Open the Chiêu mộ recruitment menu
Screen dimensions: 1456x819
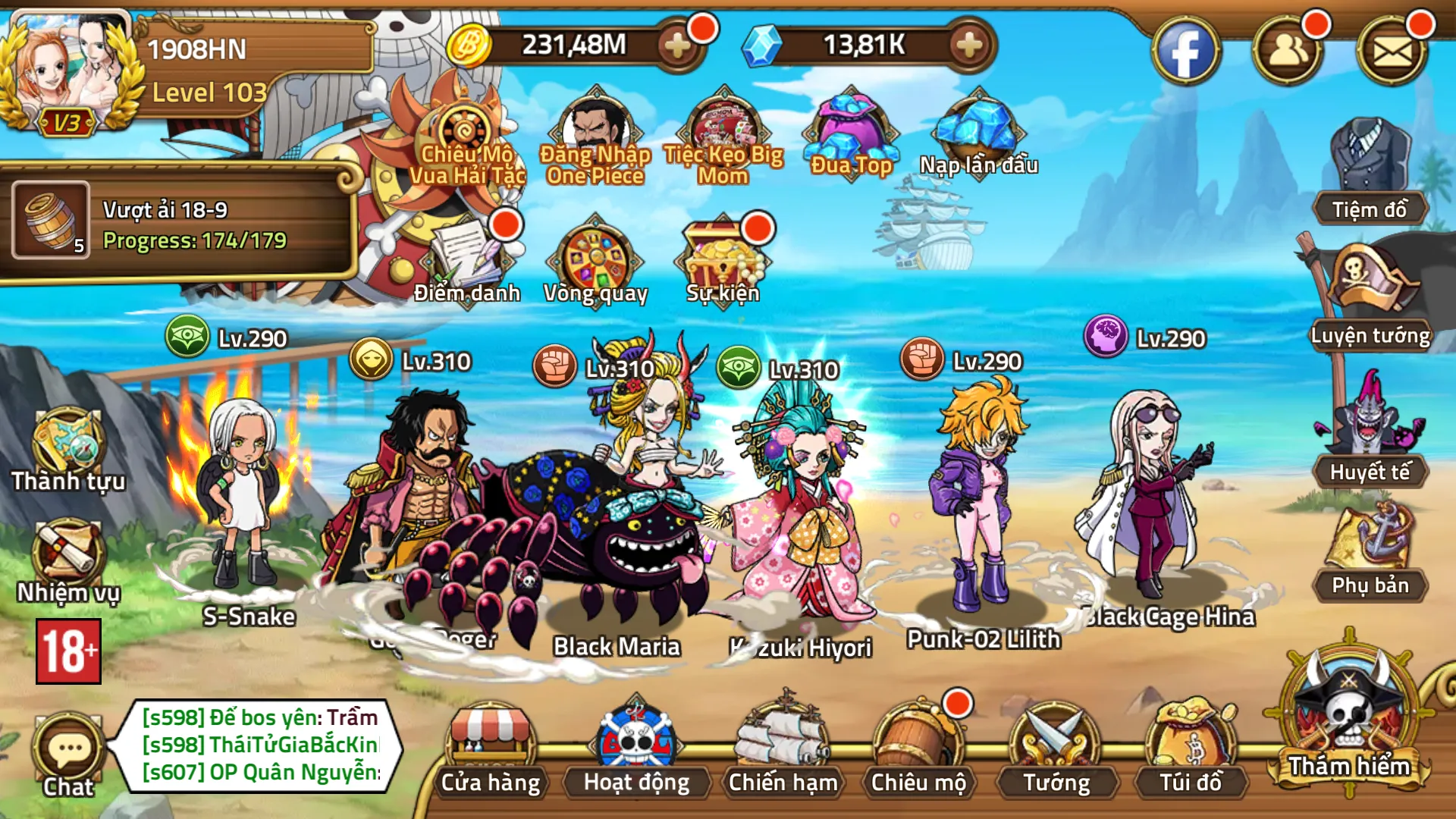(918, 747)
